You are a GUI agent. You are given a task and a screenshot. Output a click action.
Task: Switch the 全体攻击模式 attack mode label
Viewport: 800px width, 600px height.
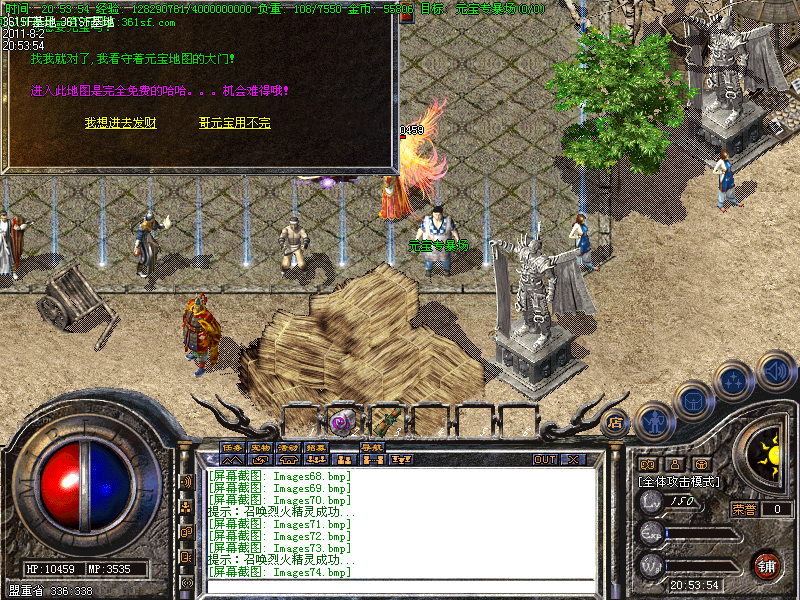pos(680,481)
